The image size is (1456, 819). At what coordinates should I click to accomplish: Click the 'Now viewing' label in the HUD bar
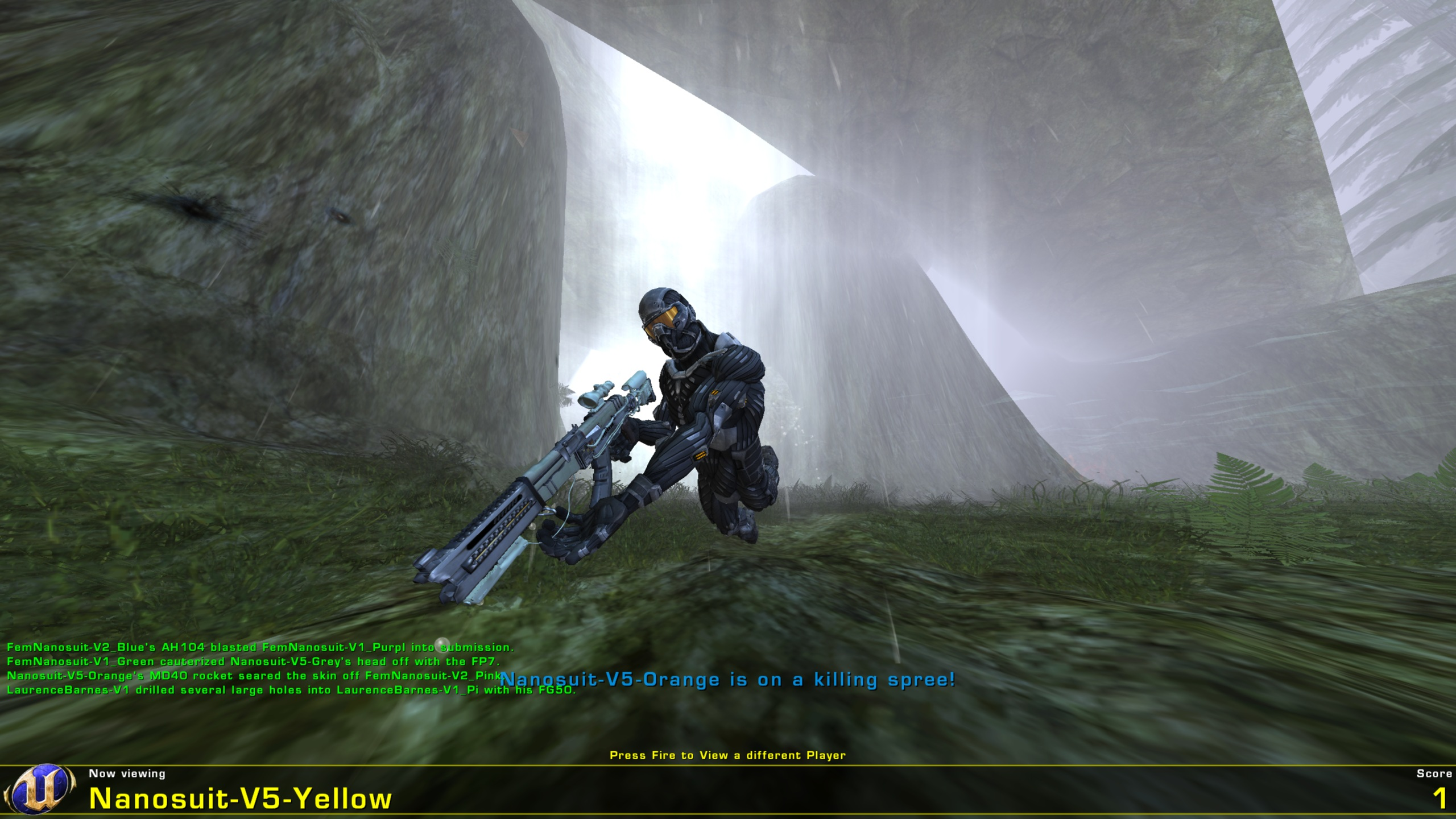pyautogui.click(x=126, y=773)
